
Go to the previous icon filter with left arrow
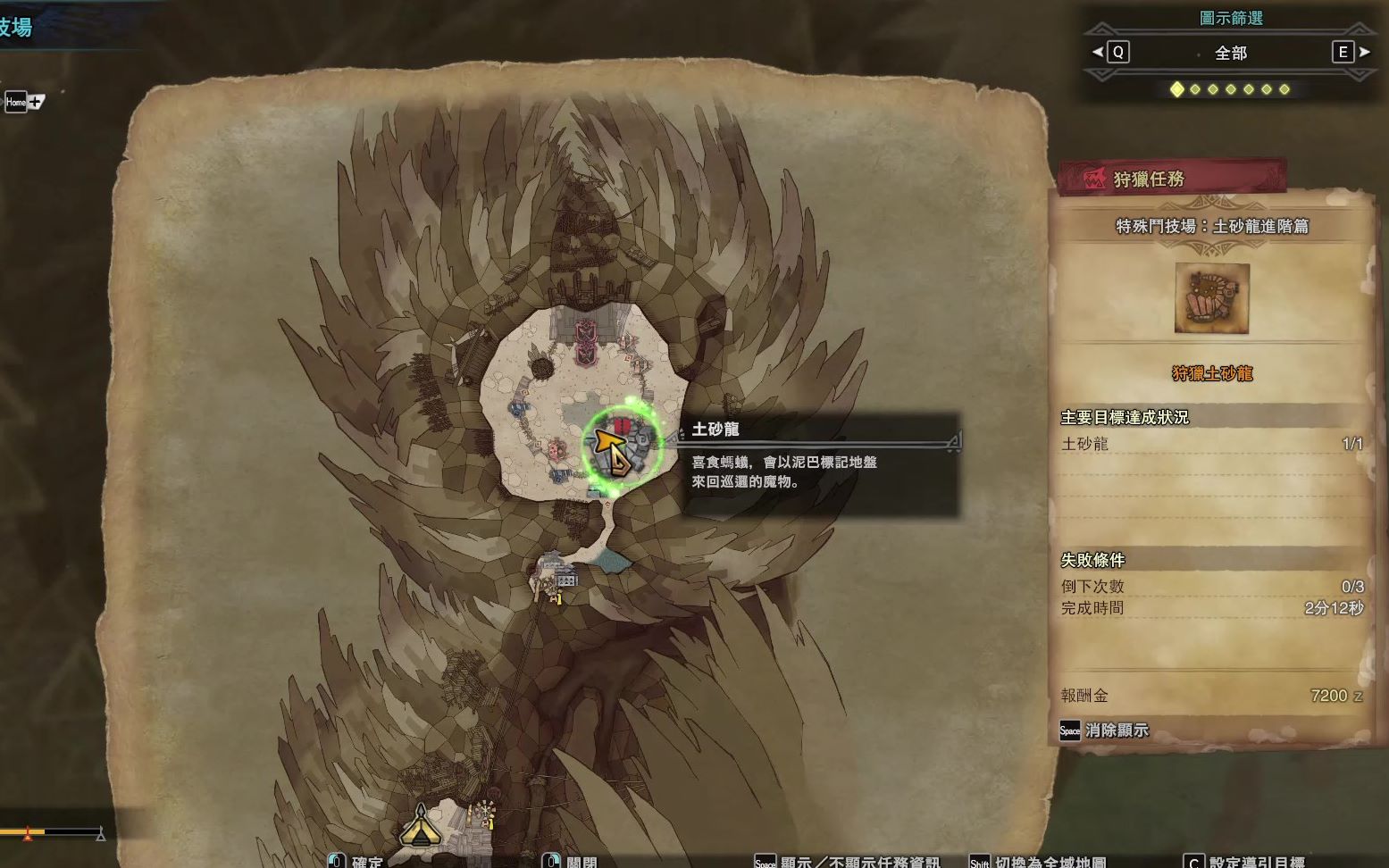coord(1098,53)
